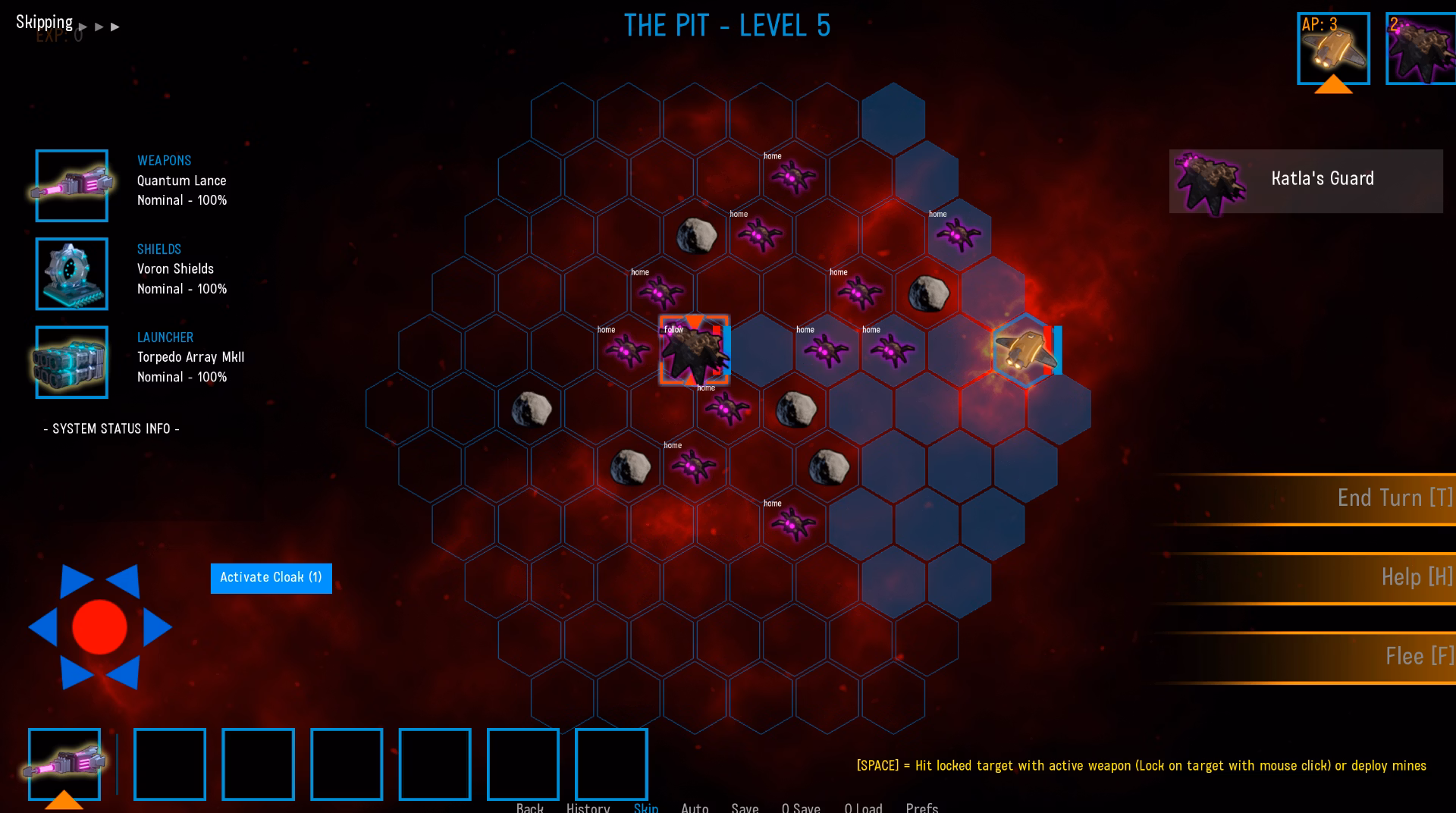The height and width of the screenshot is (813, 1456).
Task: Choose Flee to escape the battle
Action: pos(1419,657)
